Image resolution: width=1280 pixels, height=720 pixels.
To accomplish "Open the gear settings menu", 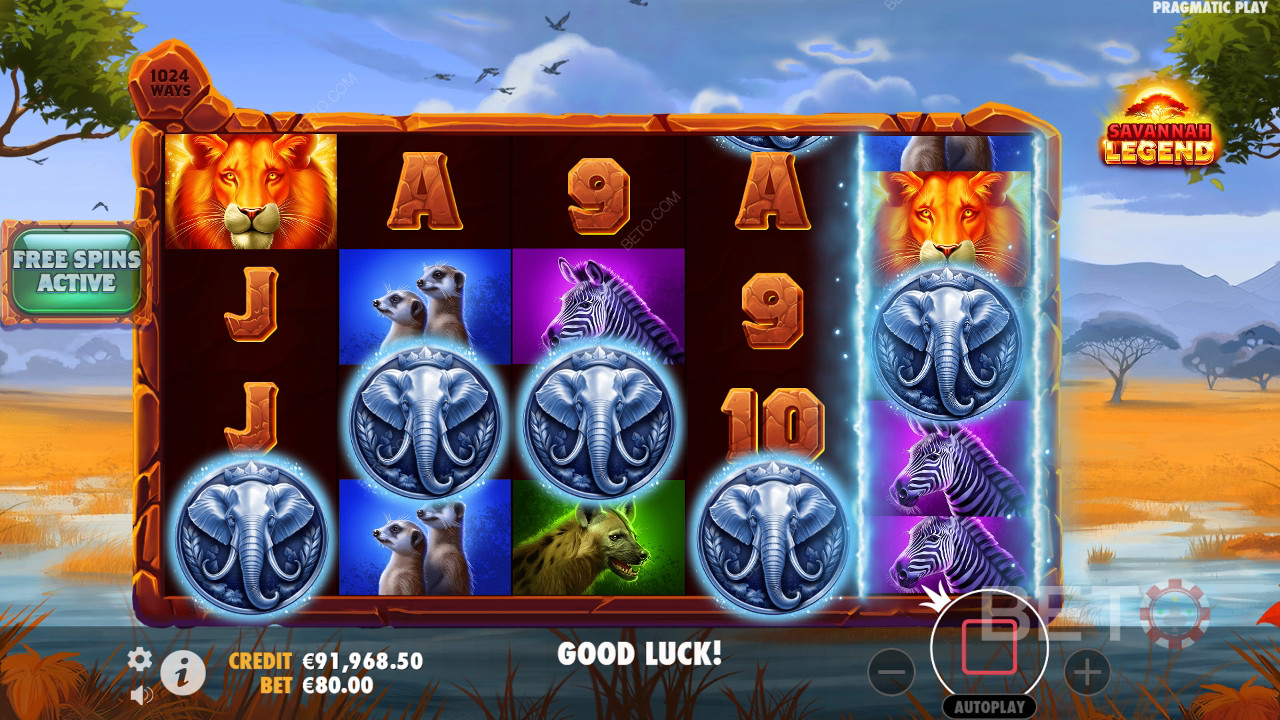I will (x=140, y=659).
